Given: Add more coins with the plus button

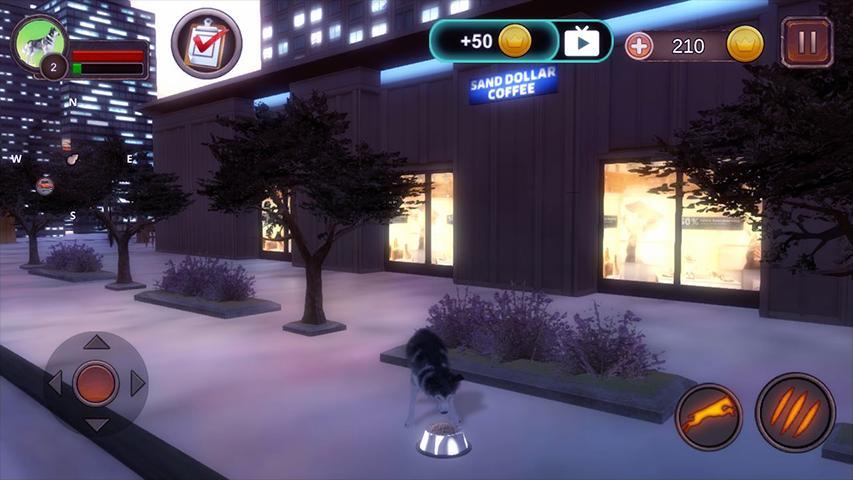Looking at the screenshot, I should pos(638,45).
